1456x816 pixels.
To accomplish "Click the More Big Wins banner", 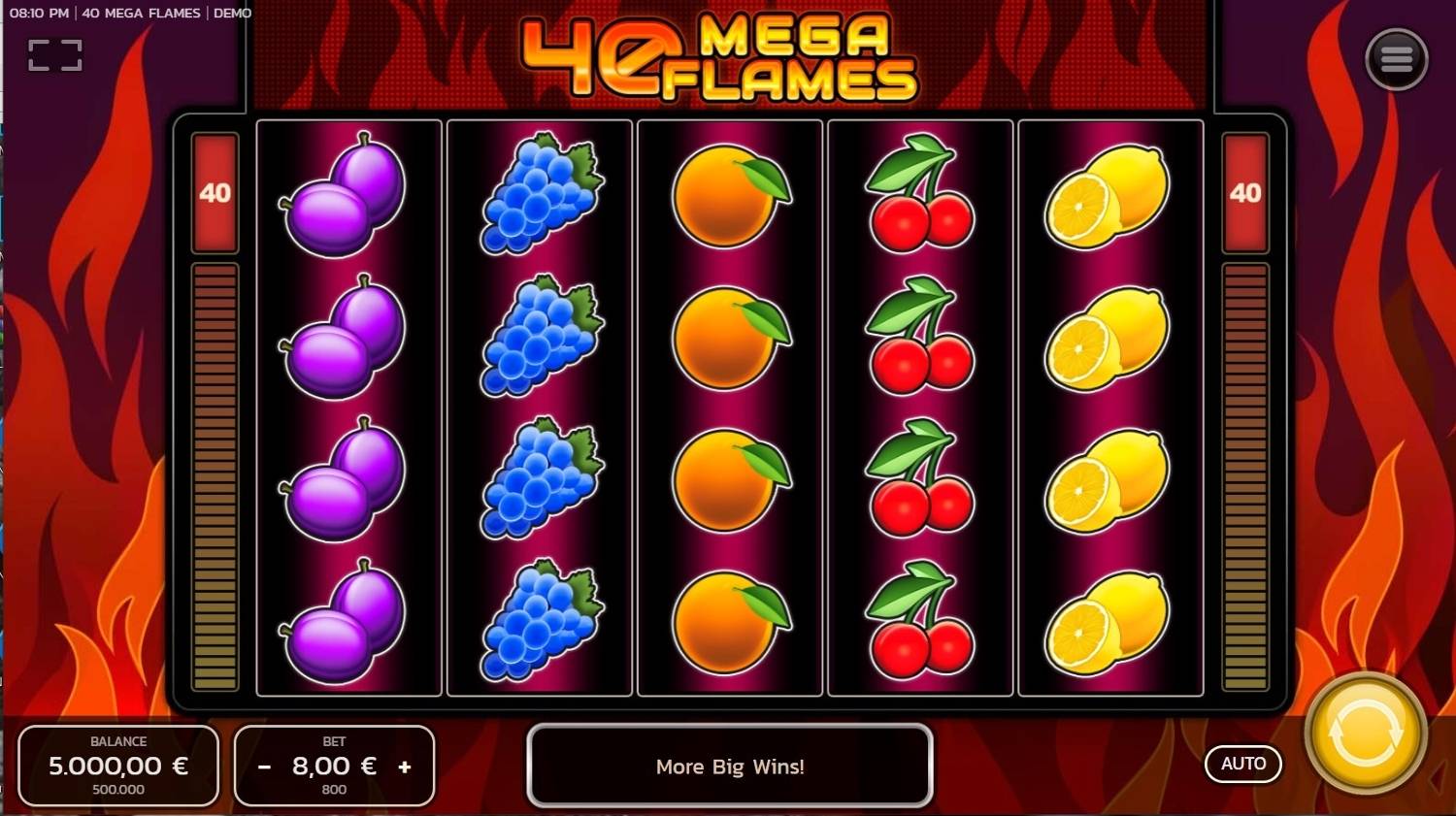I will [729, 767].
